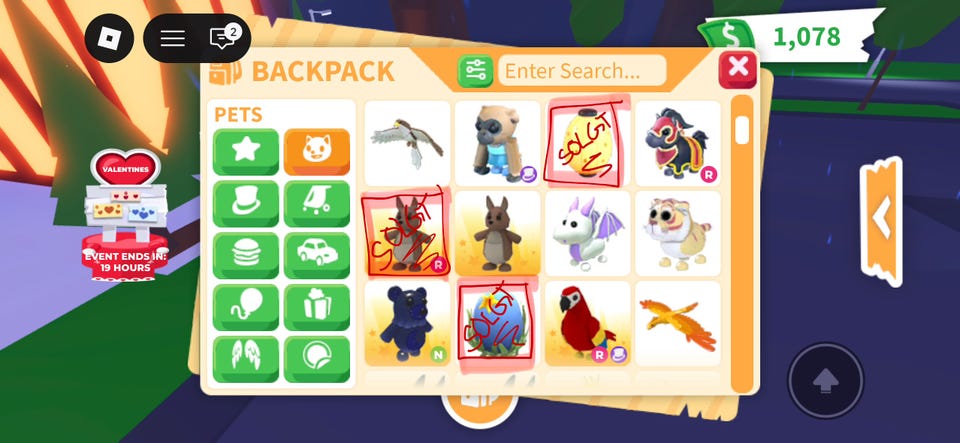Close the Backpack window
The width and height of the screenshot is (960, 443).
click(x=738, y=69)
